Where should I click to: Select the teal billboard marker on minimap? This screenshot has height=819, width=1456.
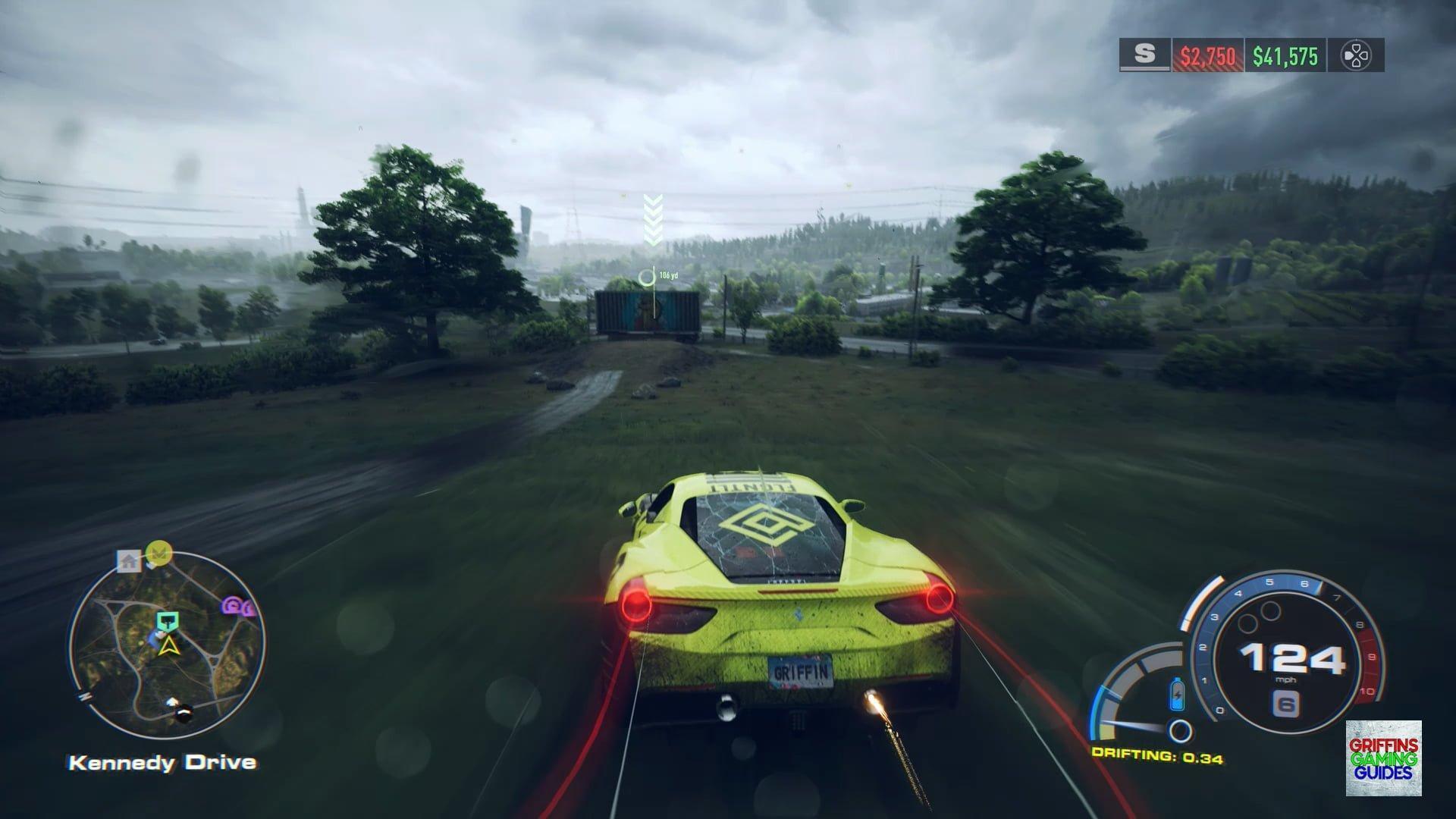coord(165,622)
